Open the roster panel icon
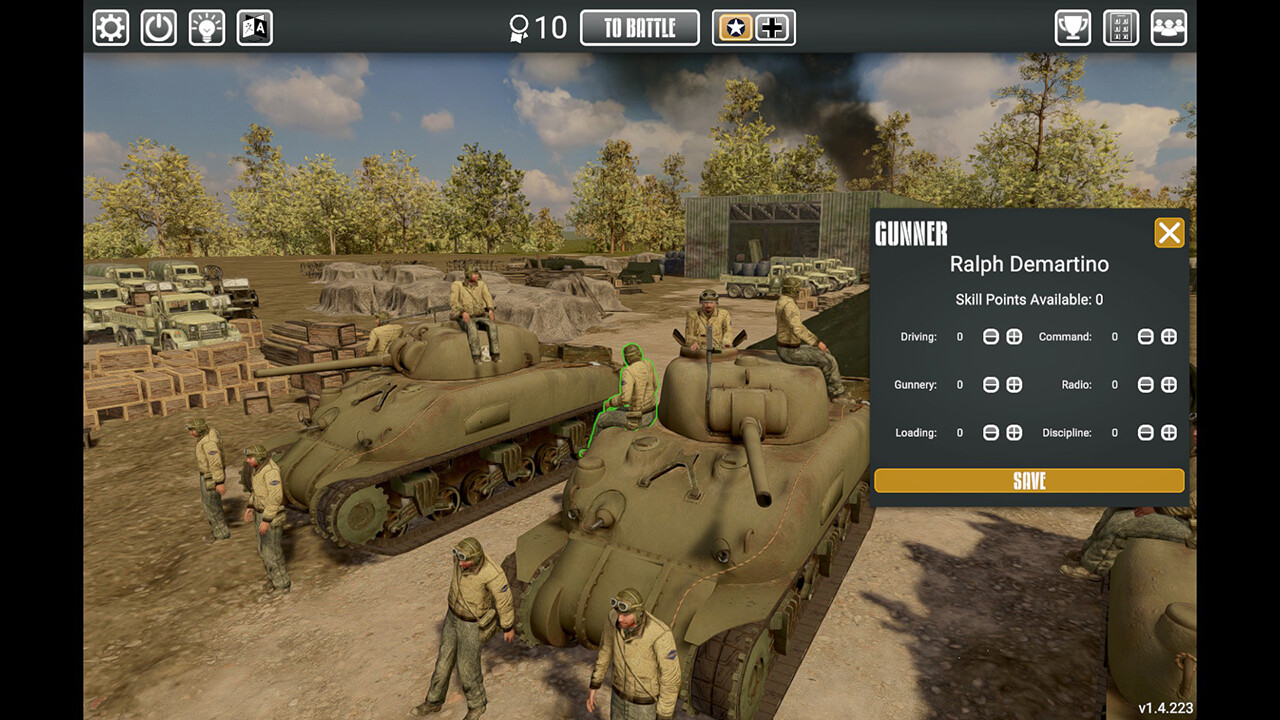The height and width of the screenshot is (720, 1280). [1120, 27]
